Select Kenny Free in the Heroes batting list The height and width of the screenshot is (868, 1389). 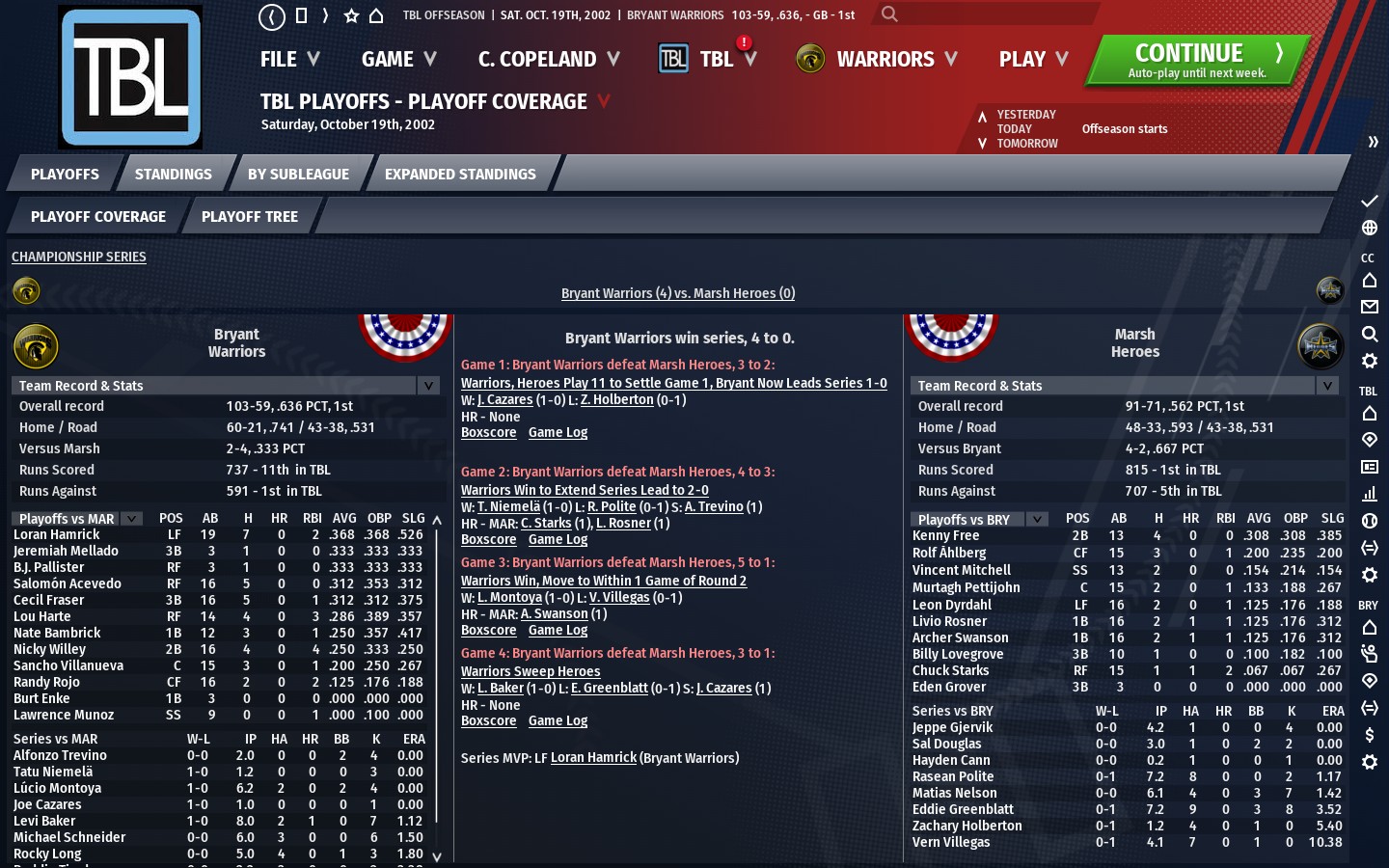[945, 535]
